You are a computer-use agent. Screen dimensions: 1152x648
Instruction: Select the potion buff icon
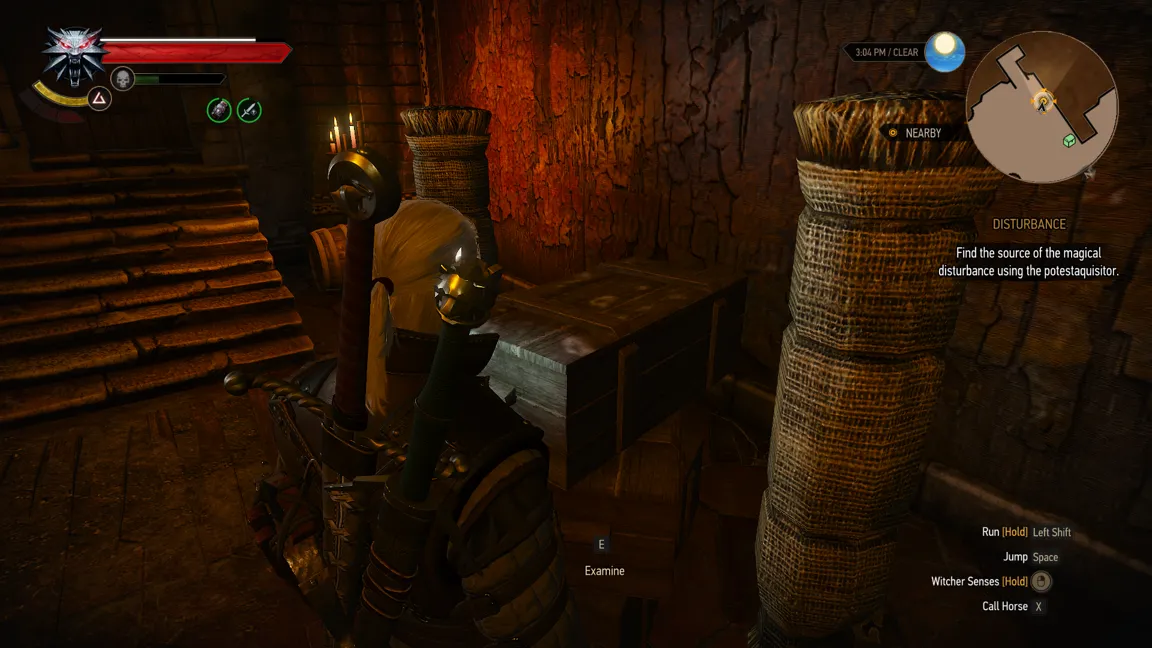tap(219, 110)
